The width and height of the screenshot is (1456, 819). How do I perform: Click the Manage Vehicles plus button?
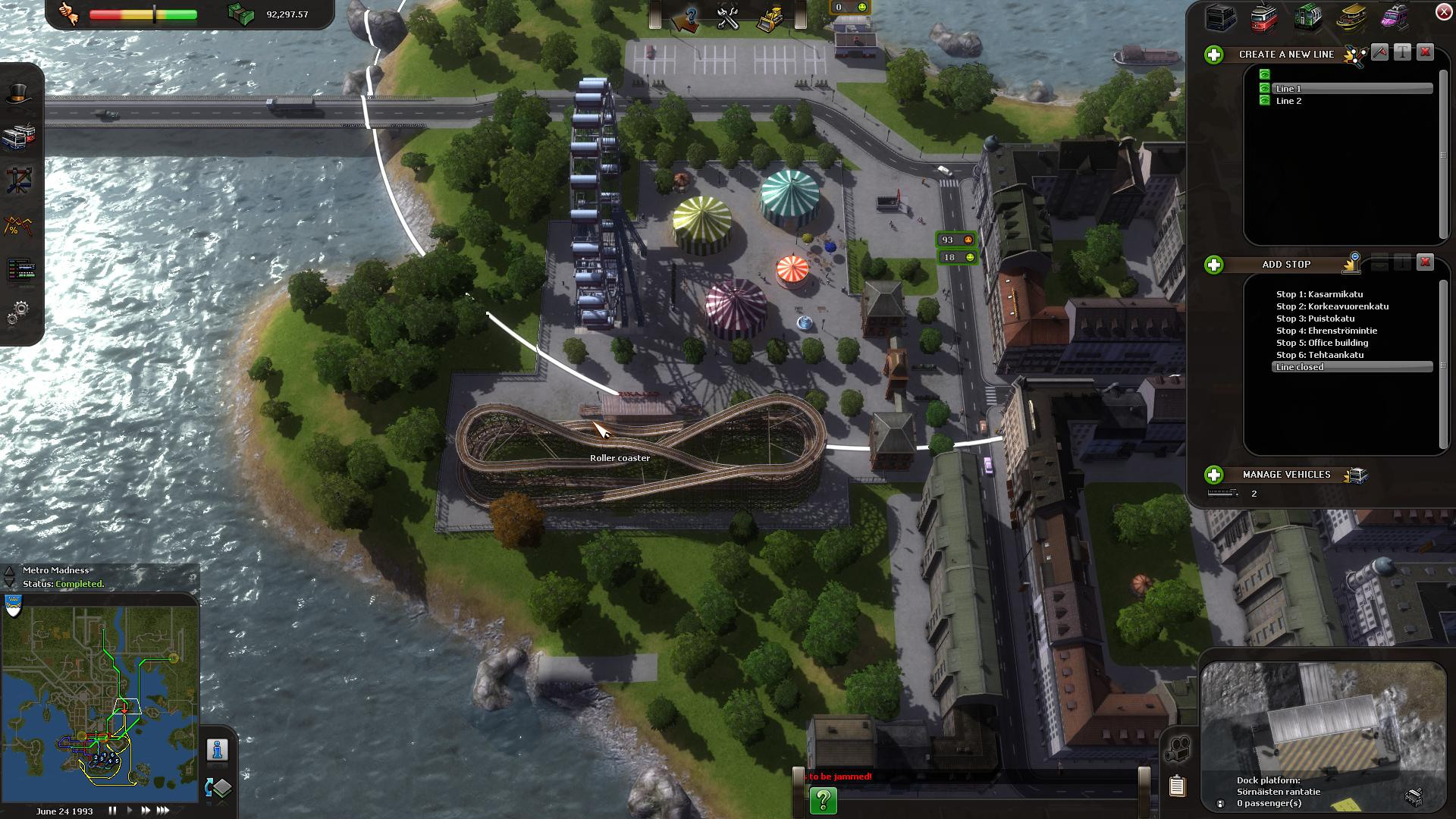coord(1214,475)
